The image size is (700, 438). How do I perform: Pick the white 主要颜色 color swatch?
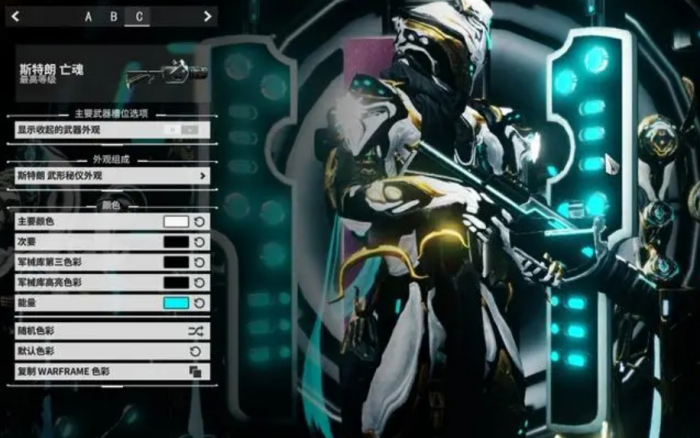pyautogui.click(x=176, y=222)
